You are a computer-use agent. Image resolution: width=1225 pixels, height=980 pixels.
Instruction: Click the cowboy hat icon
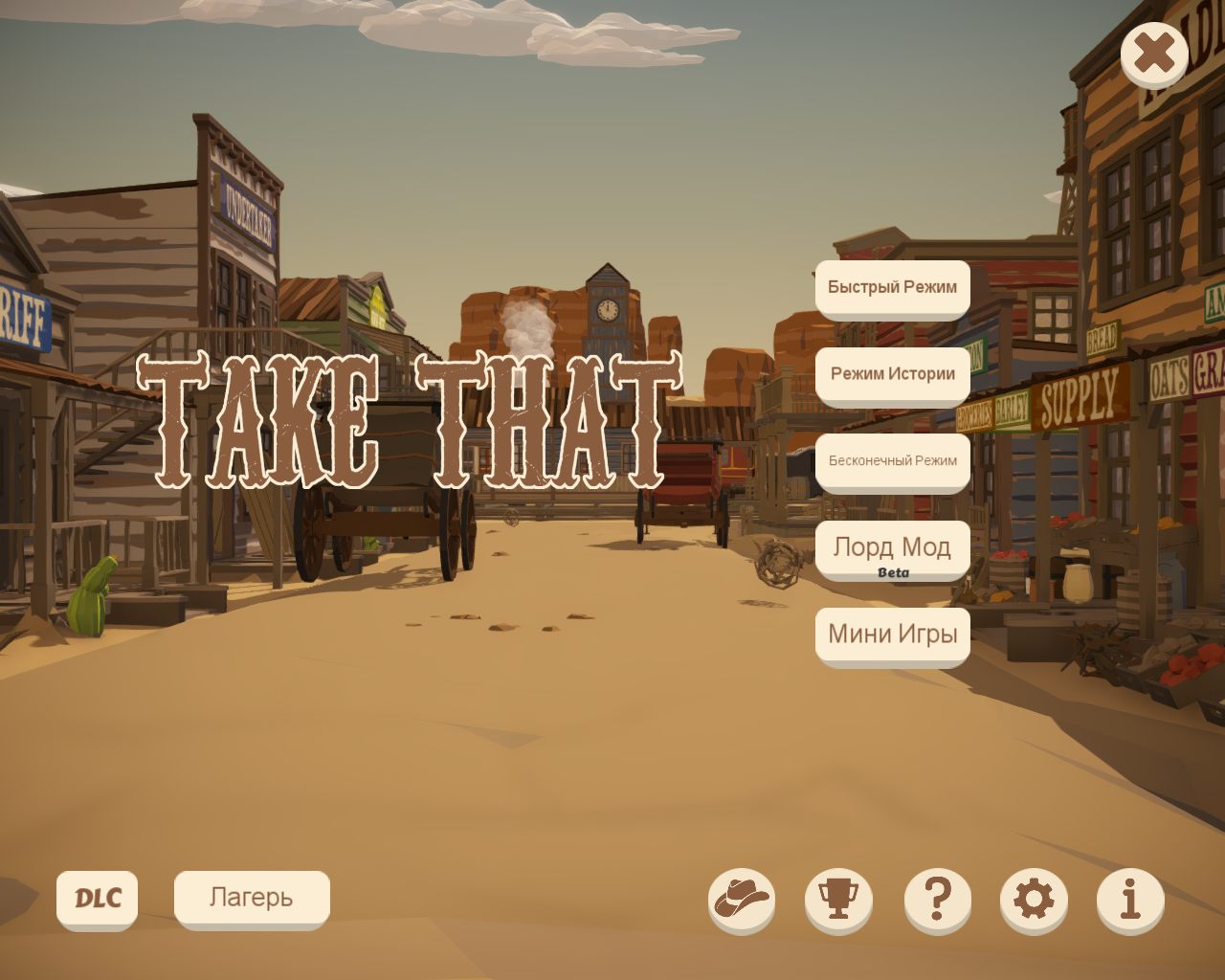point(742,899)
